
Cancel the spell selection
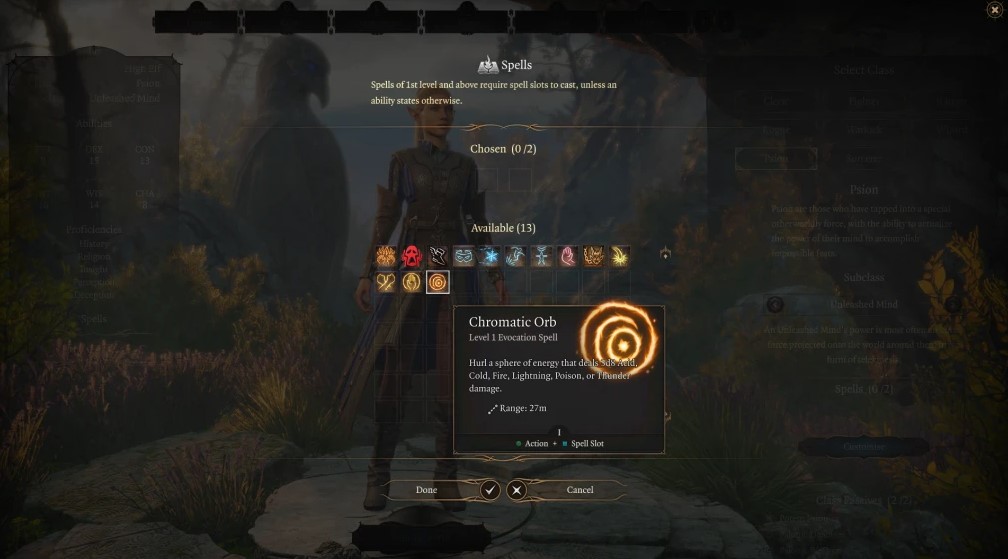point(580,490)
